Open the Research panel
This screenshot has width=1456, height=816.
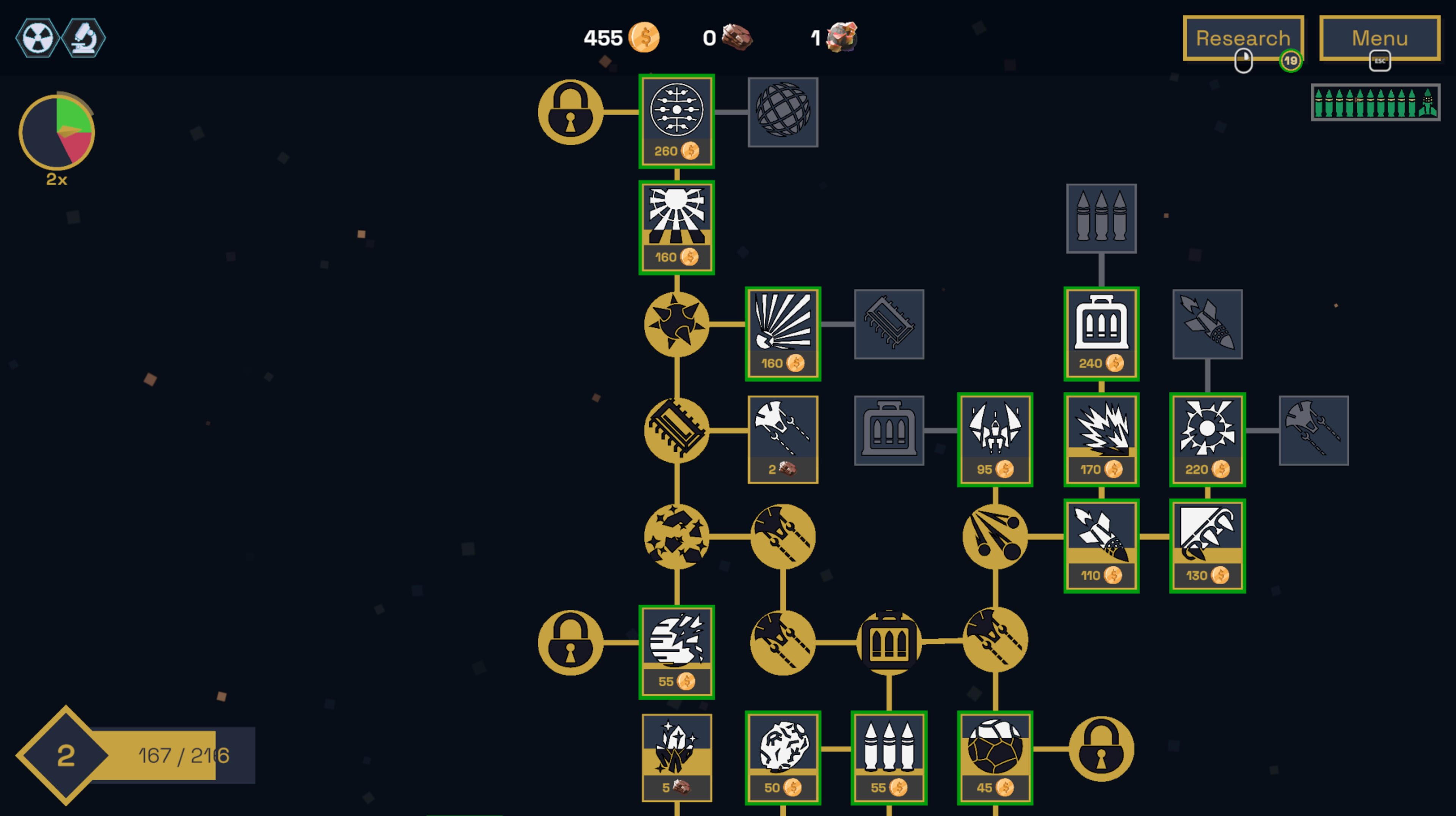[1243, 38]
